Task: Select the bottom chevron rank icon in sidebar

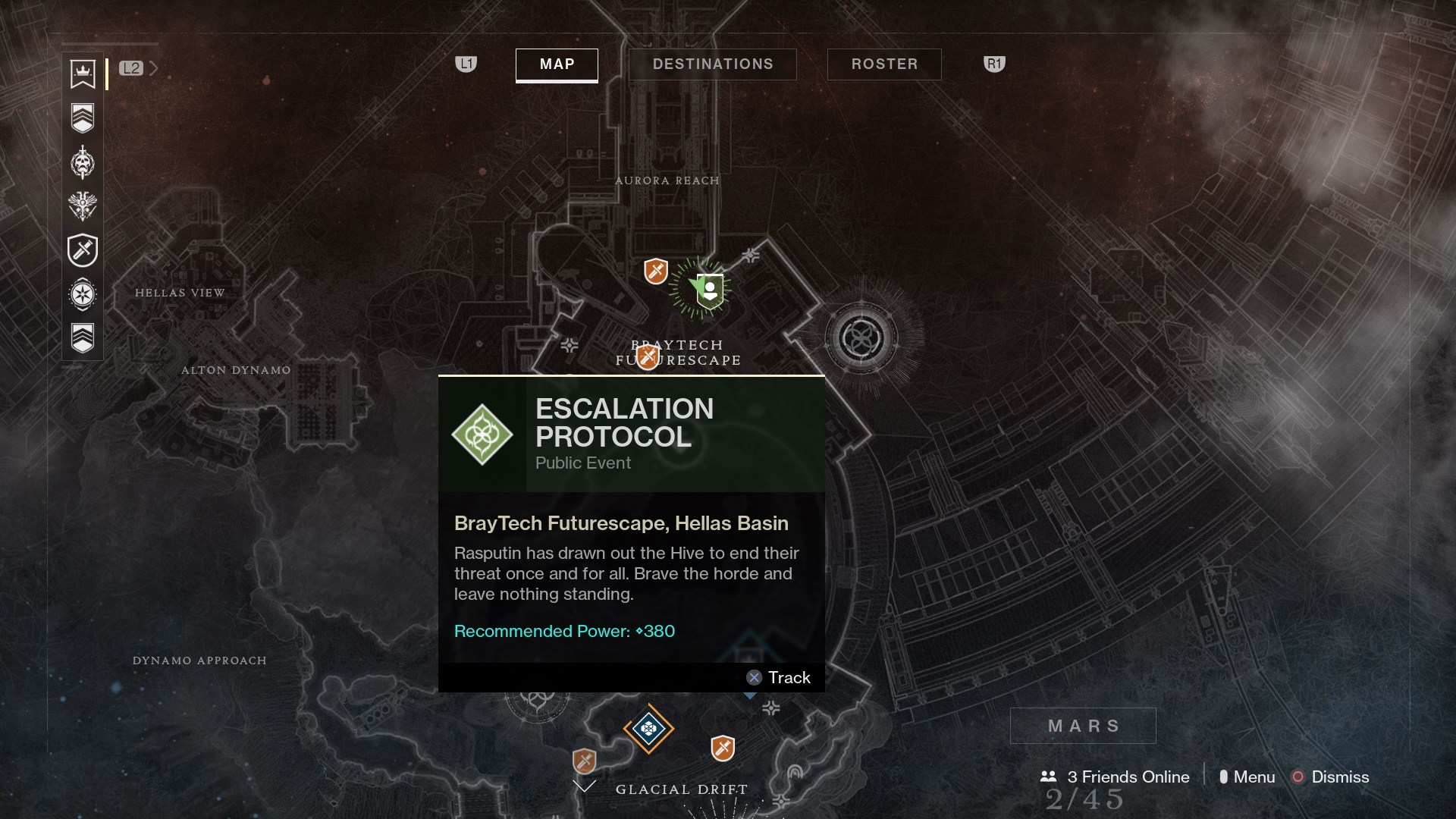Action: pyautogui.click(x=82, y=337)
